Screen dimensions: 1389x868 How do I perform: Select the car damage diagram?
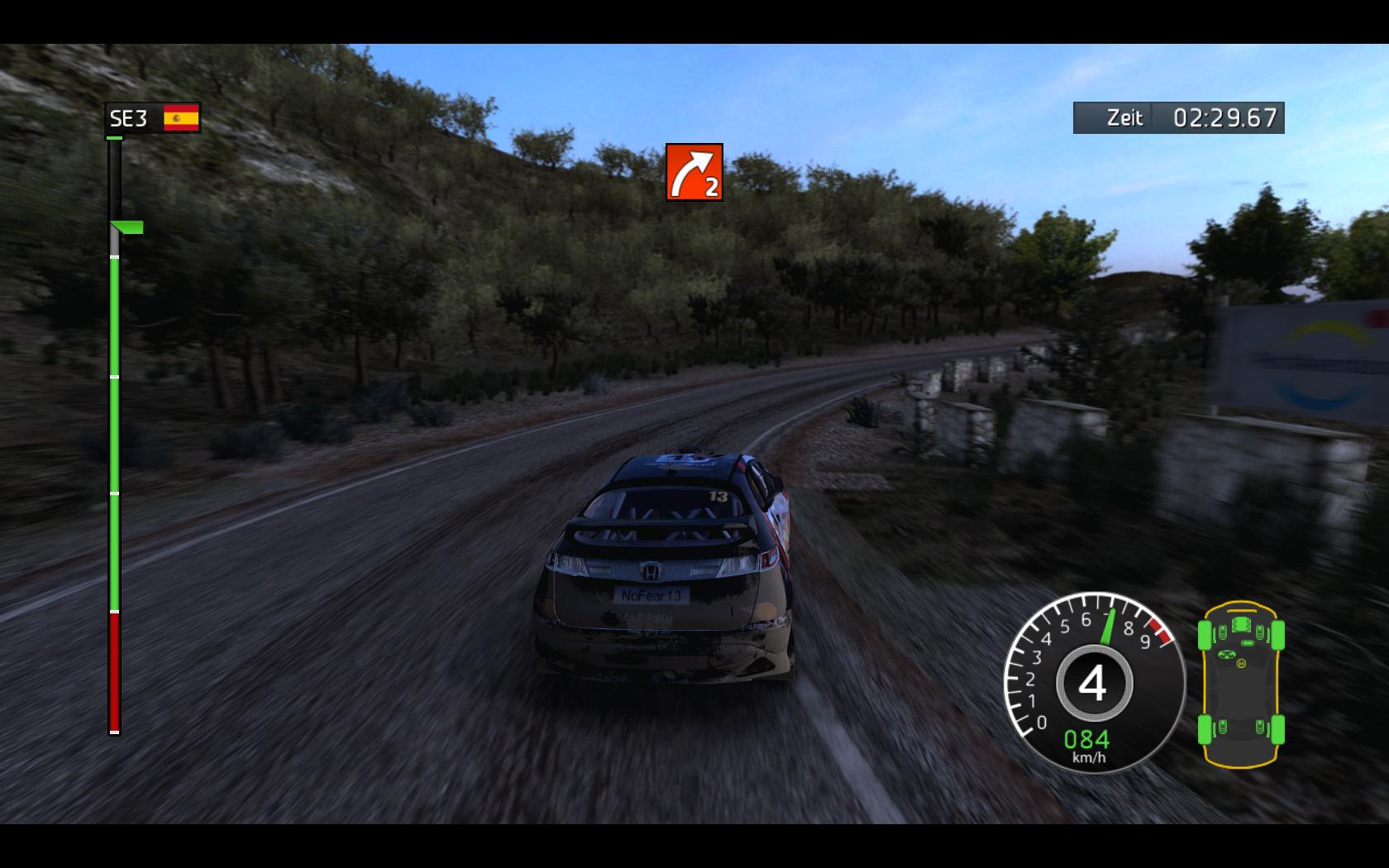tap(1241, 683)
